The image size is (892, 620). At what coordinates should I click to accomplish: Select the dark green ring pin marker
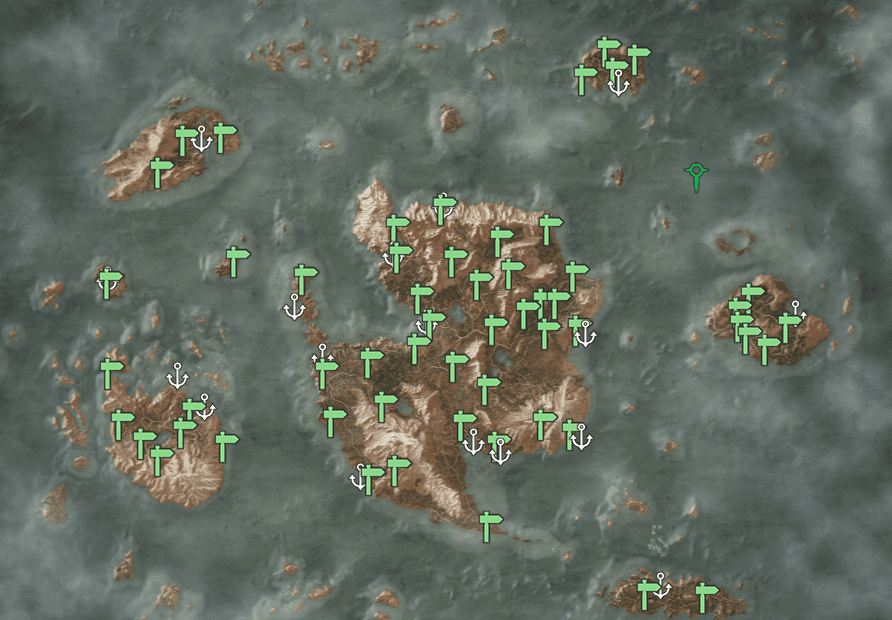click(696, 175)
